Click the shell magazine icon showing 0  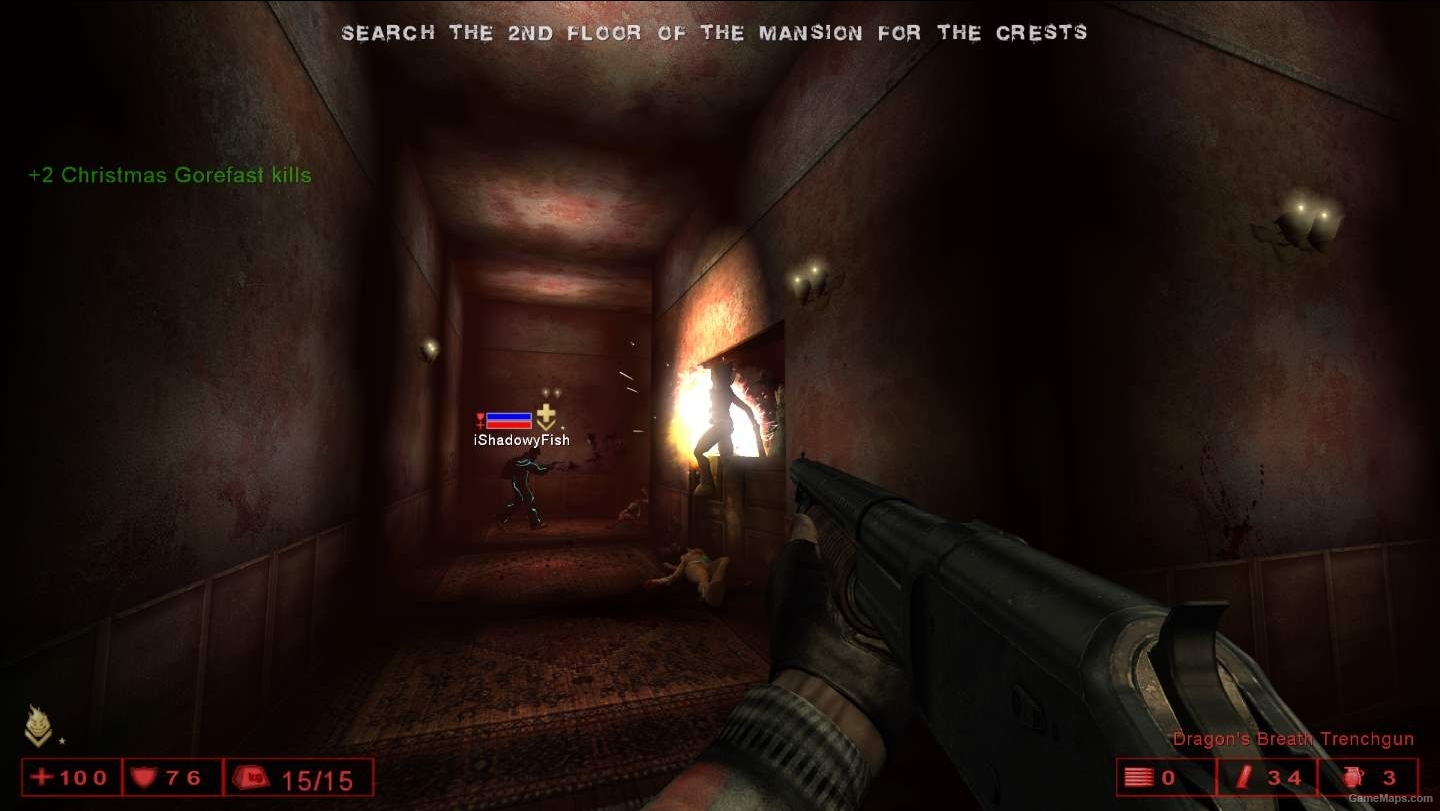1139,776
